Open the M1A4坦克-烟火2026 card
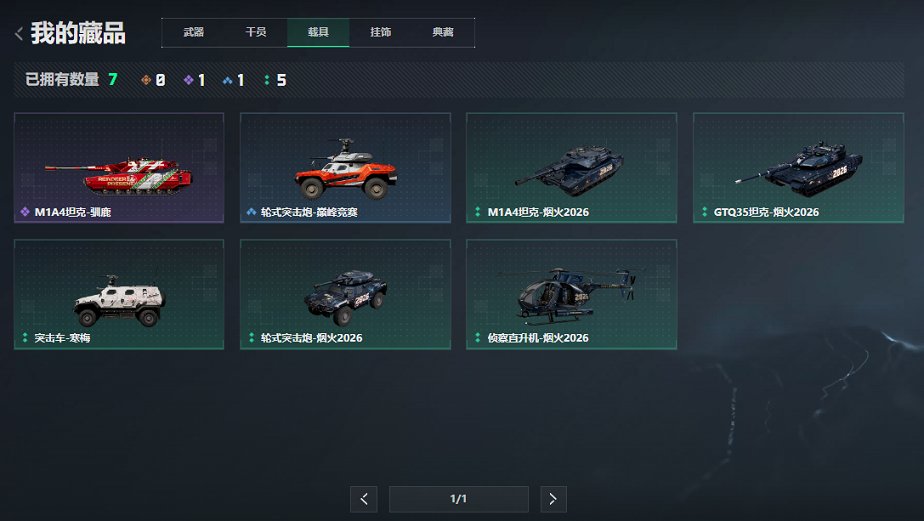 [571, 167]
